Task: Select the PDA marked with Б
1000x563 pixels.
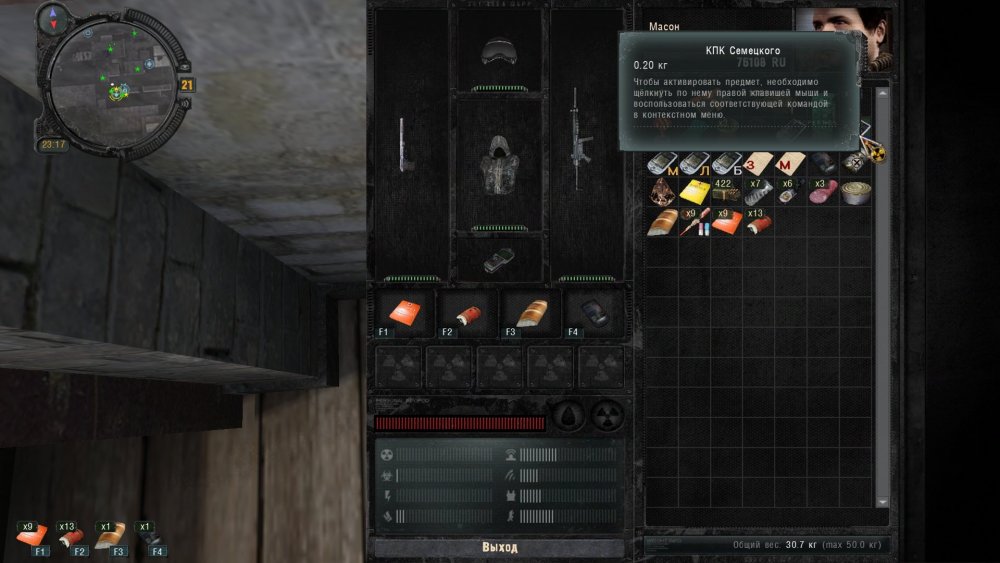Action: [x=726, y=163]
